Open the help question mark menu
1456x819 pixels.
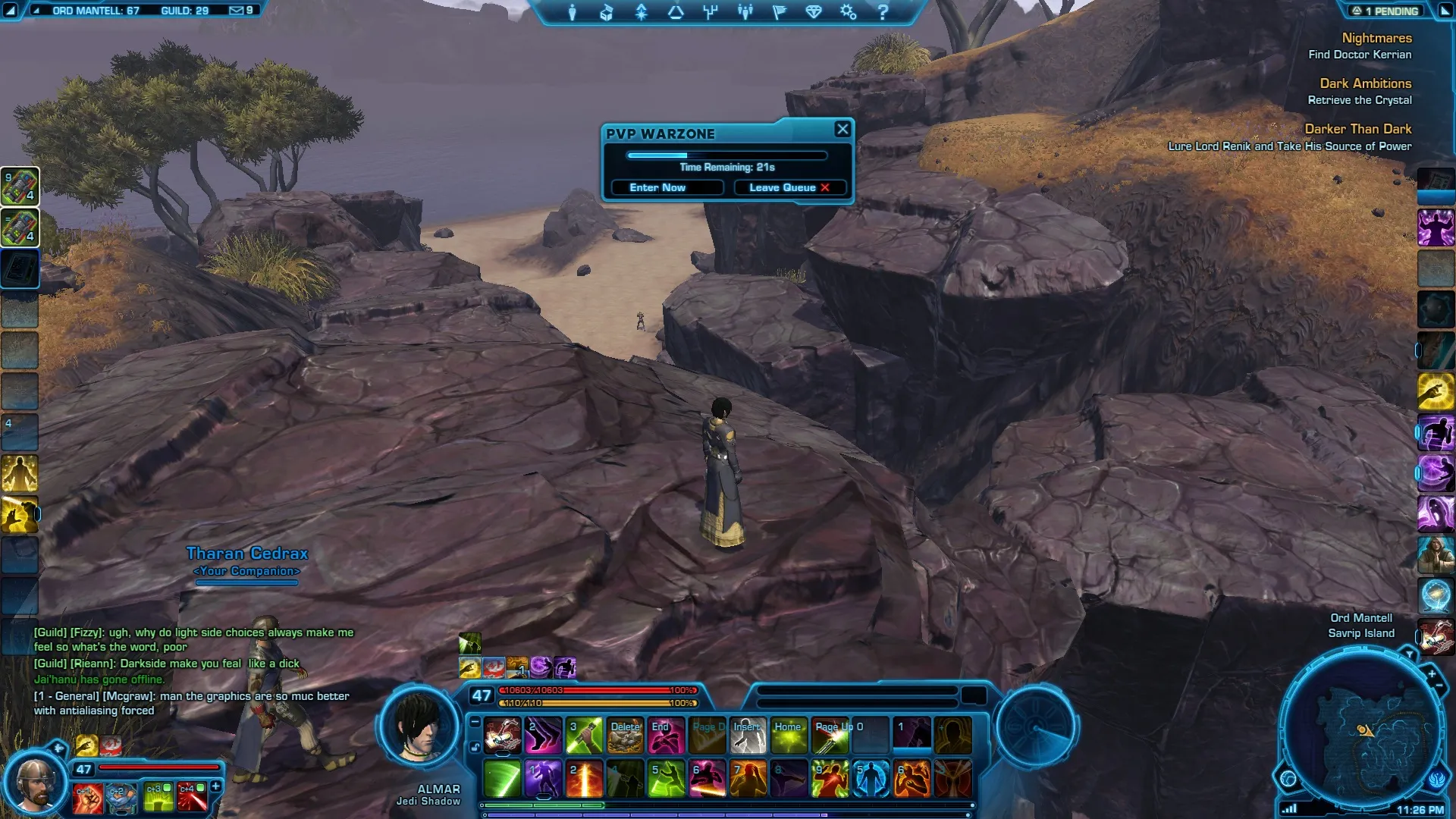coord(883,12)
